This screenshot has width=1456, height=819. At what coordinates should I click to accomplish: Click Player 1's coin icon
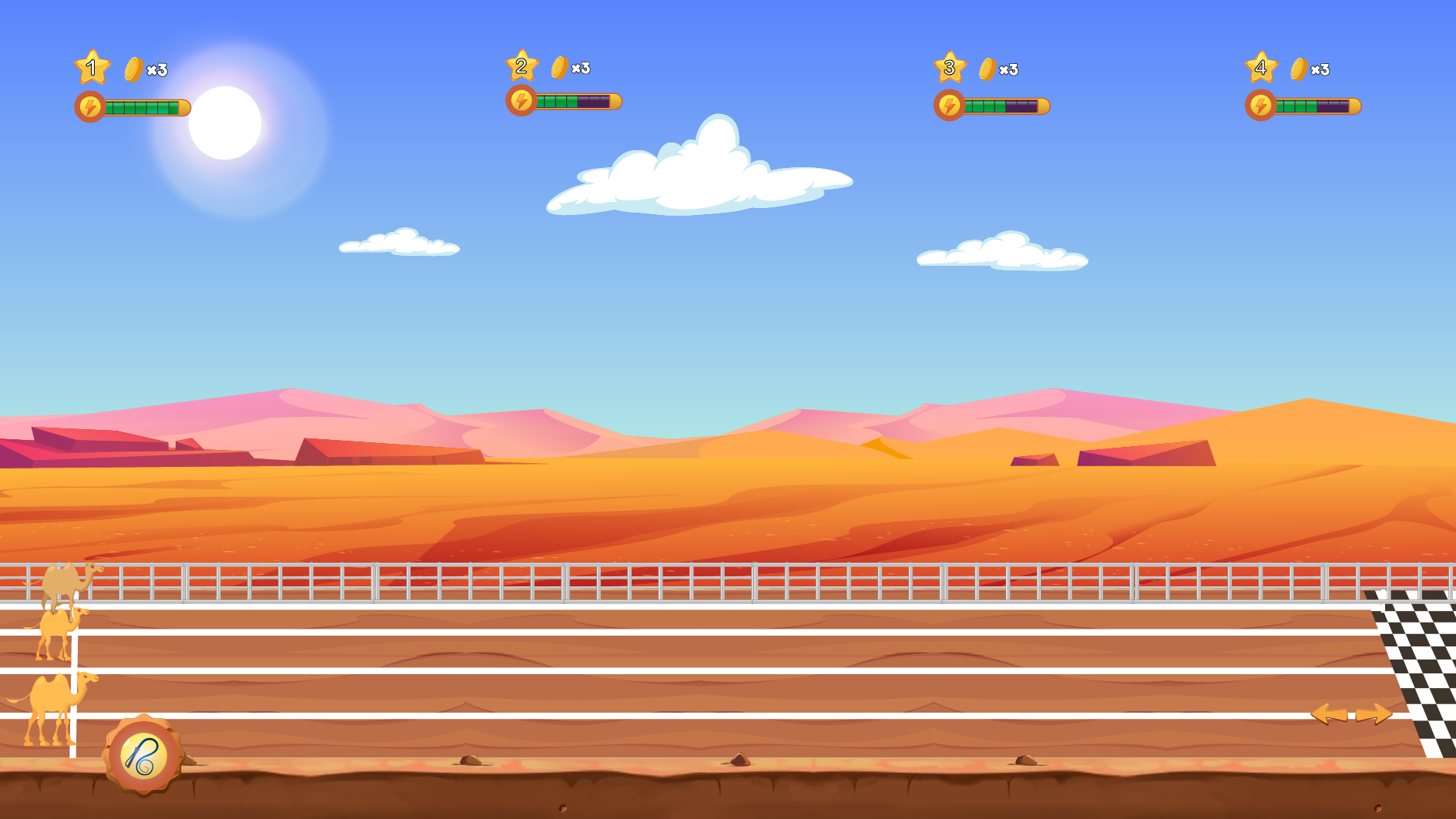coord(134,69)
